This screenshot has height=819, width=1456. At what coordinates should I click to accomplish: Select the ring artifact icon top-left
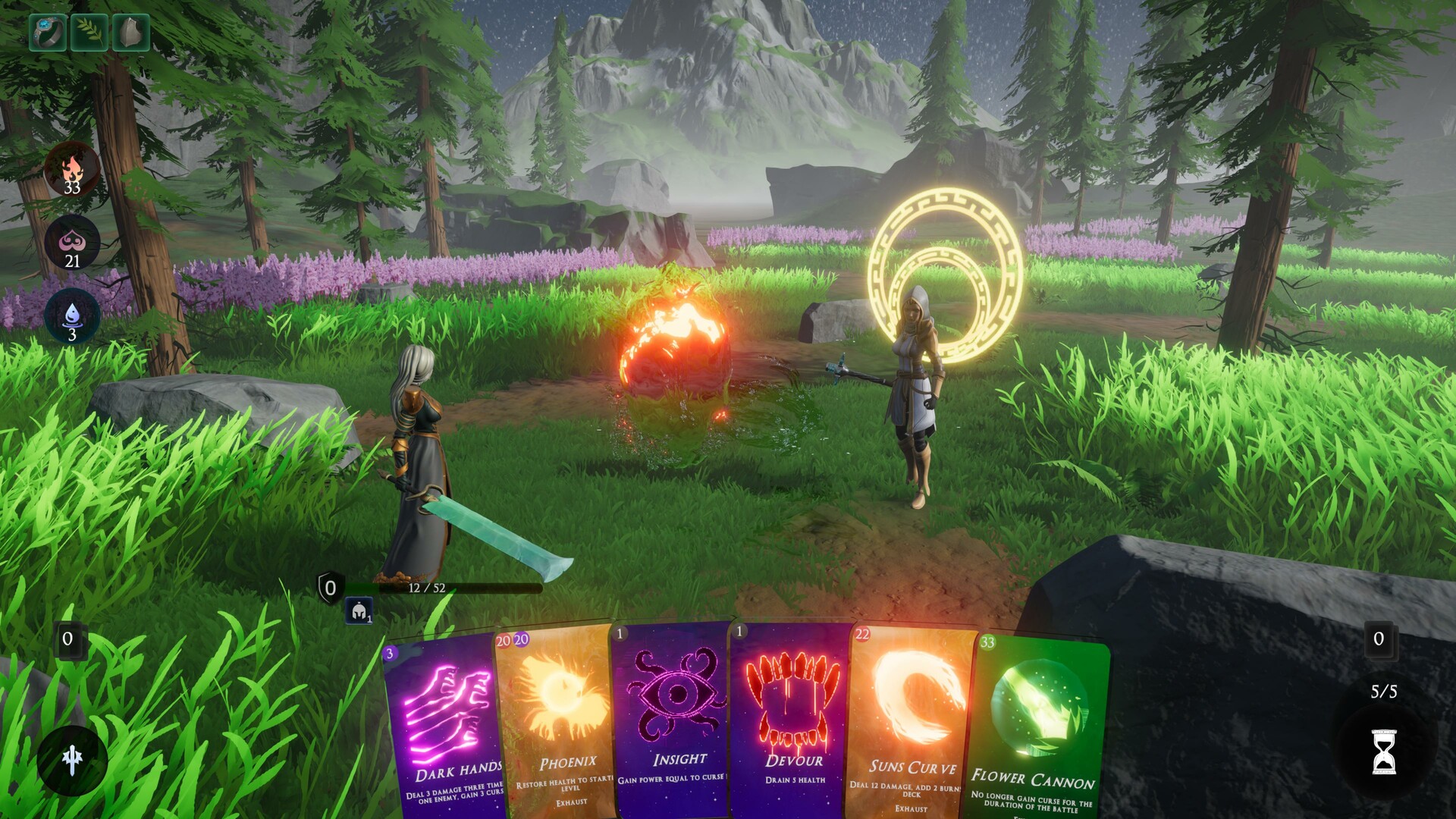click(47, 32)
